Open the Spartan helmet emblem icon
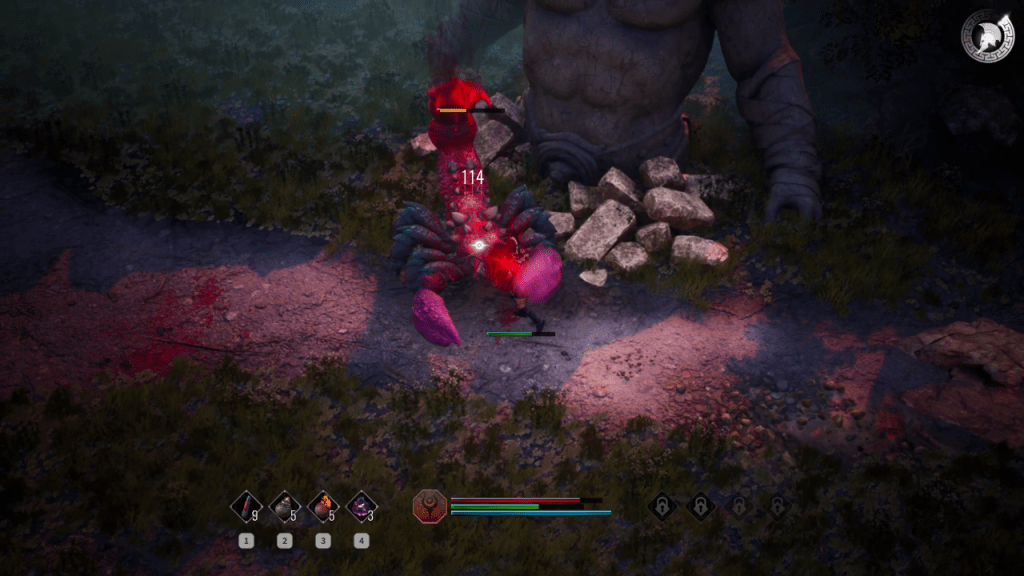Viewport: 1024px width, 576px height. click(987, 37)
